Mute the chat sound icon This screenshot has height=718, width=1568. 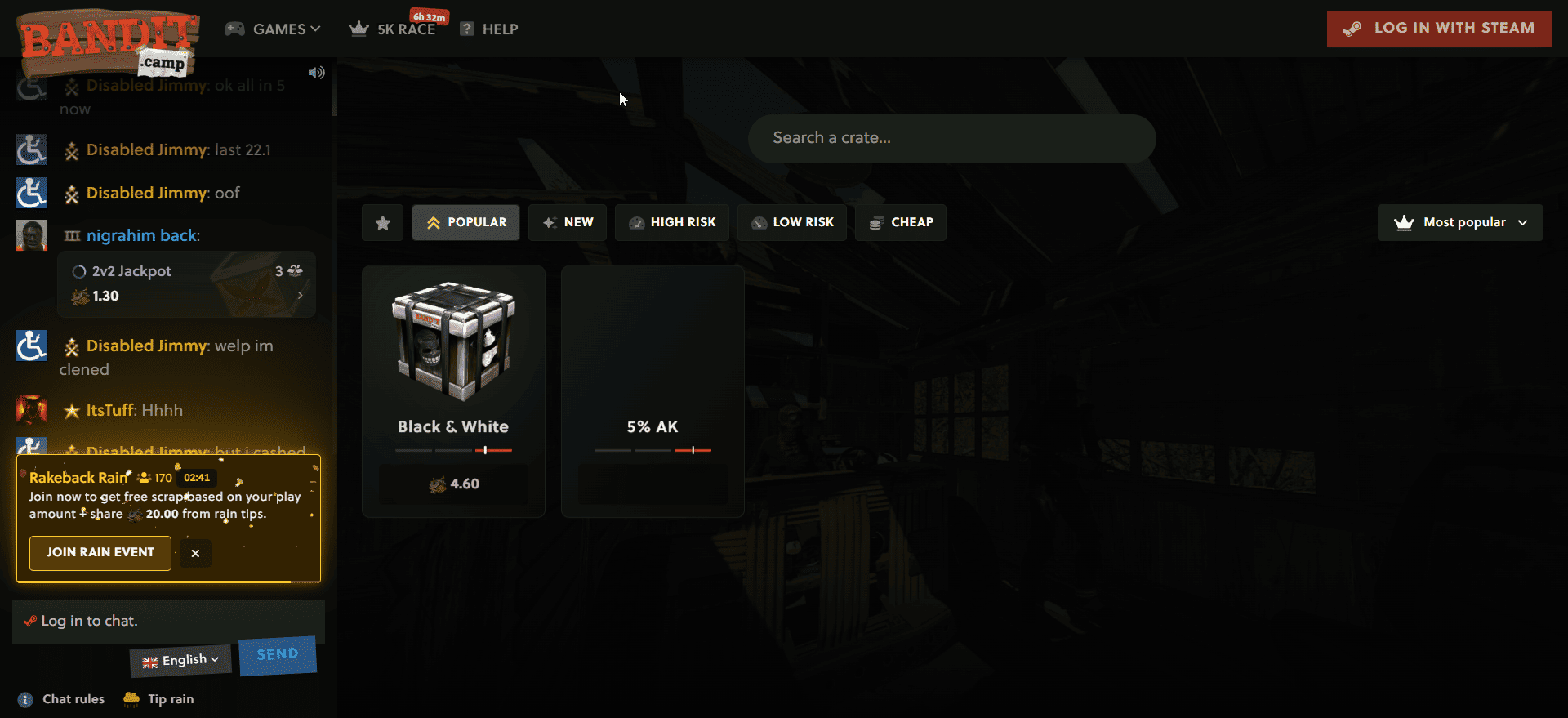(x=317, y=72)
